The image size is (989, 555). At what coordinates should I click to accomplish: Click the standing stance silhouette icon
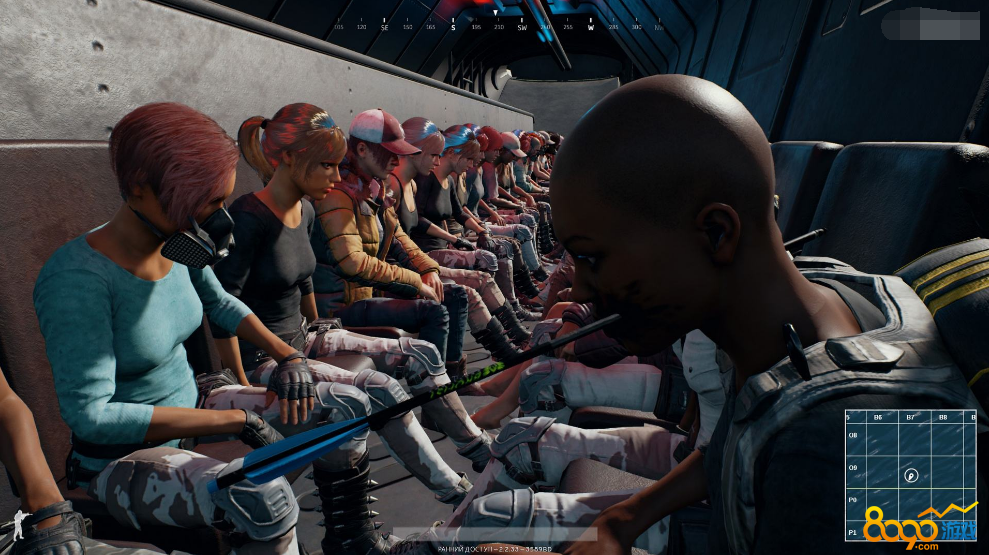[x=14, y=528]
